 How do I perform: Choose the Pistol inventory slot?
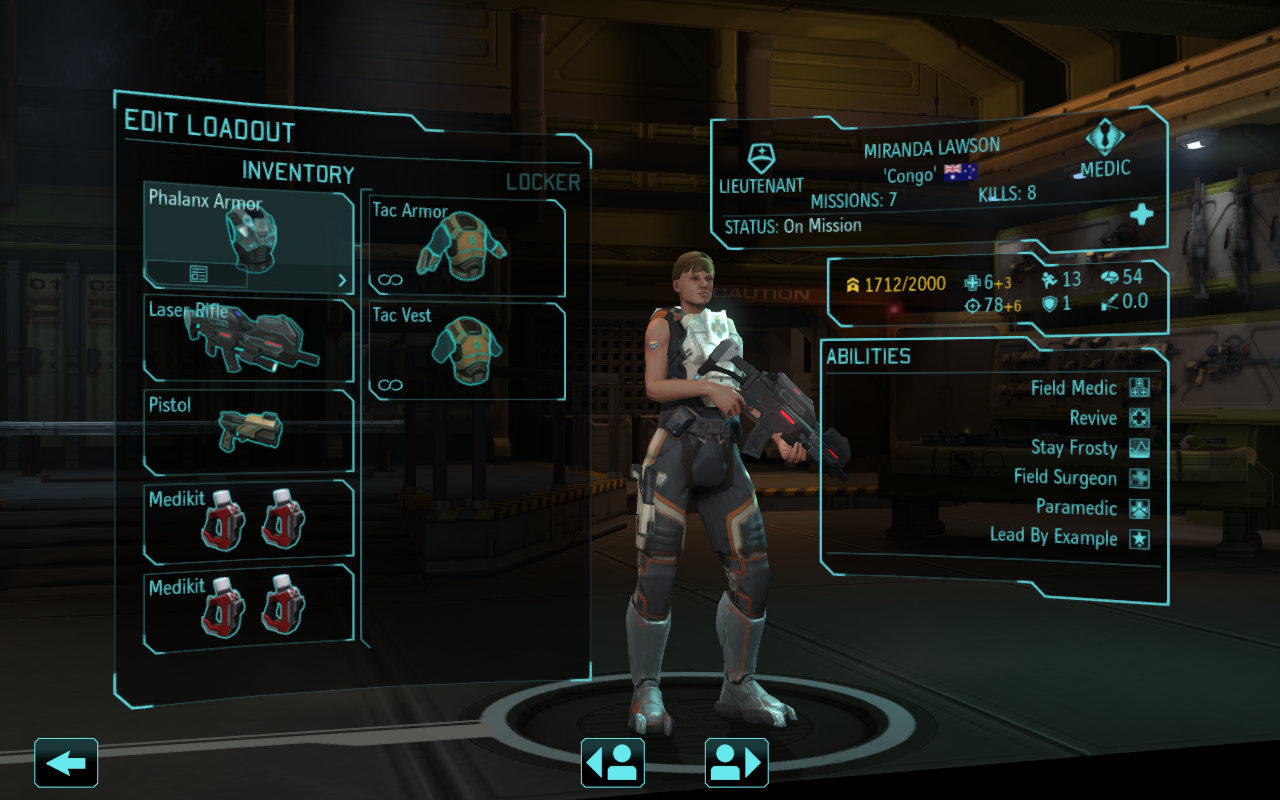pos(248,432)
